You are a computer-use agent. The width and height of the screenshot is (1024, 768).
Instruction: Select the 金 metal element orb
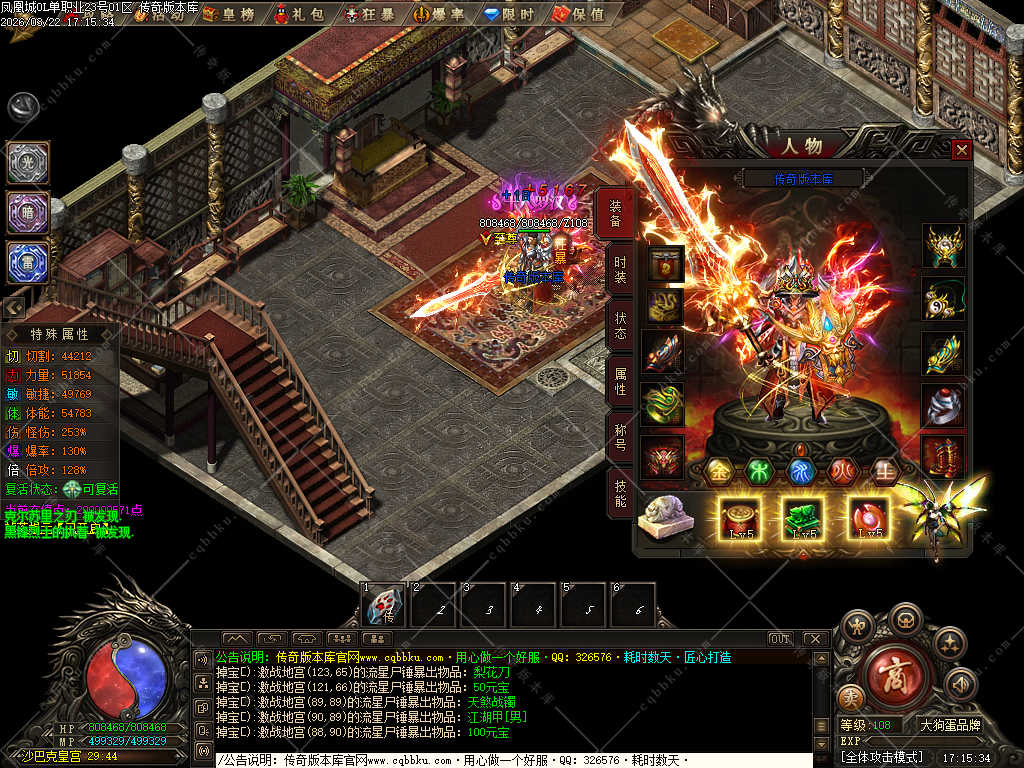coord(719,470)
